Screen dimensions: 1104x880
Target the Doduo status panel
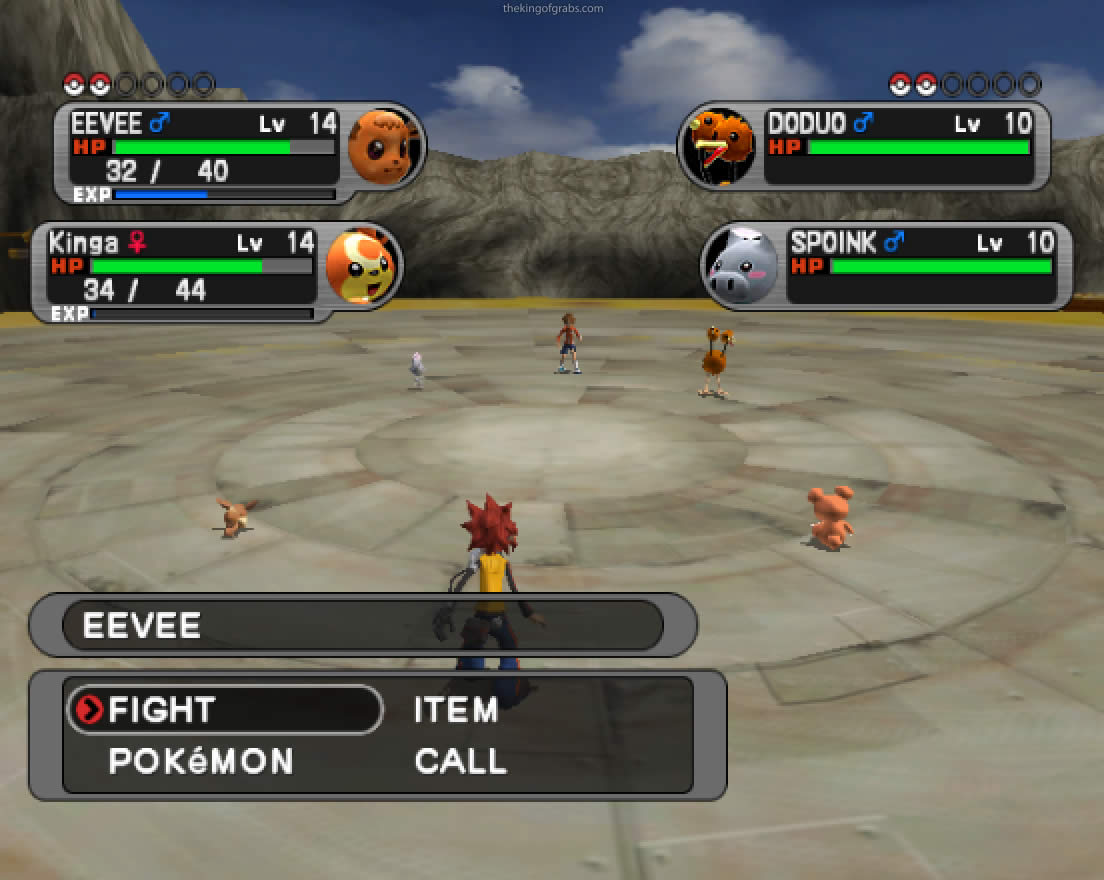(x=865, y=147)
